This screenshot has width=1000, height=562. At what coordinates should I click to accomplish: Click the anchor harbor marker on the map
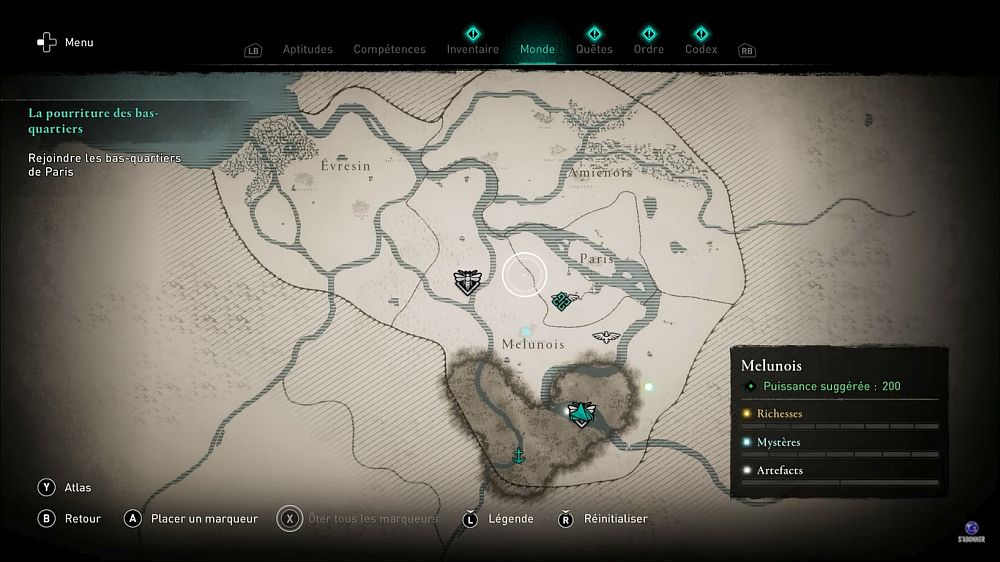518,456
